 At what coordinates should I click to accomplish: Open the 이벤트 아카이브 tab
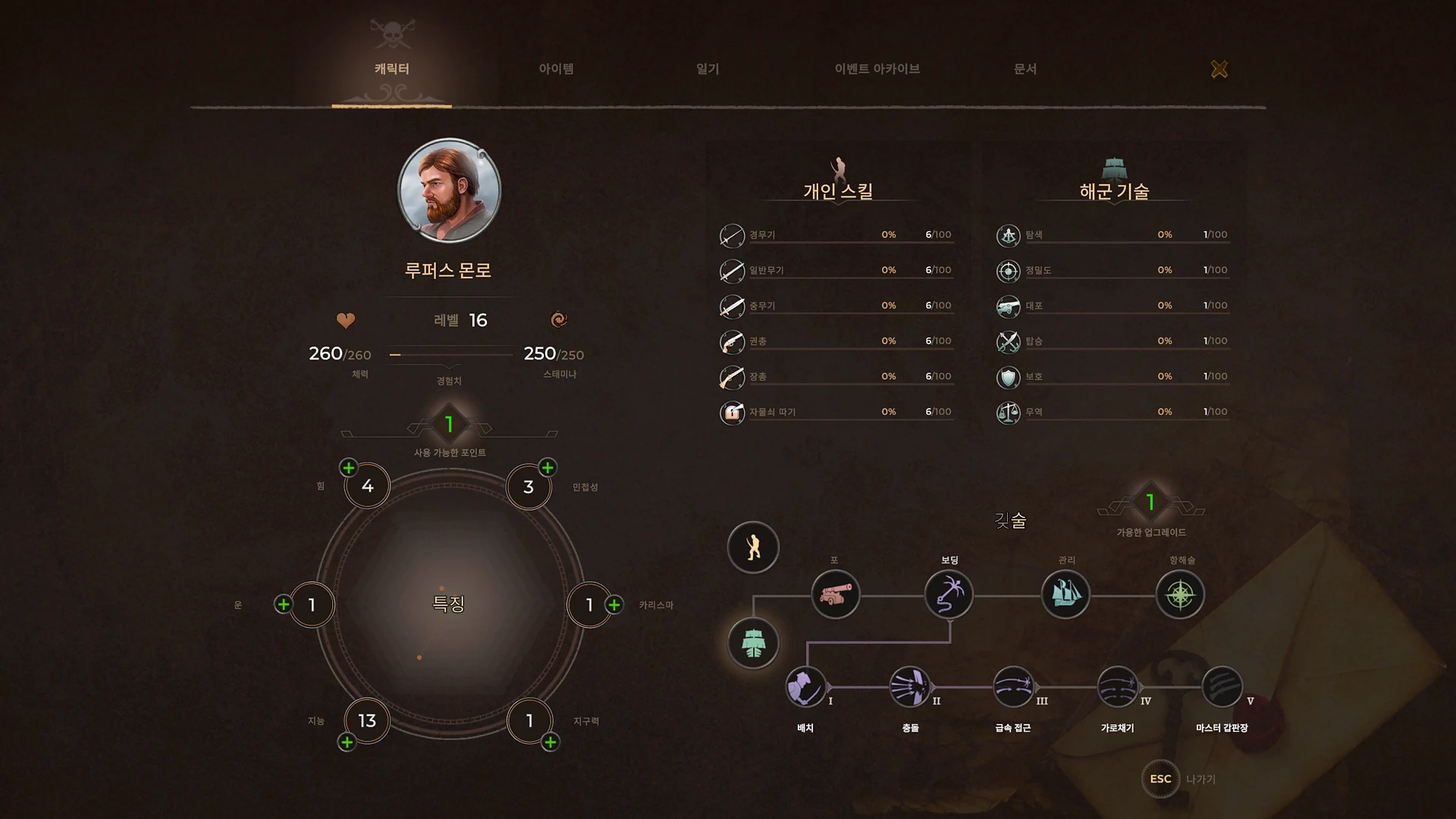[x=876, y=68]
